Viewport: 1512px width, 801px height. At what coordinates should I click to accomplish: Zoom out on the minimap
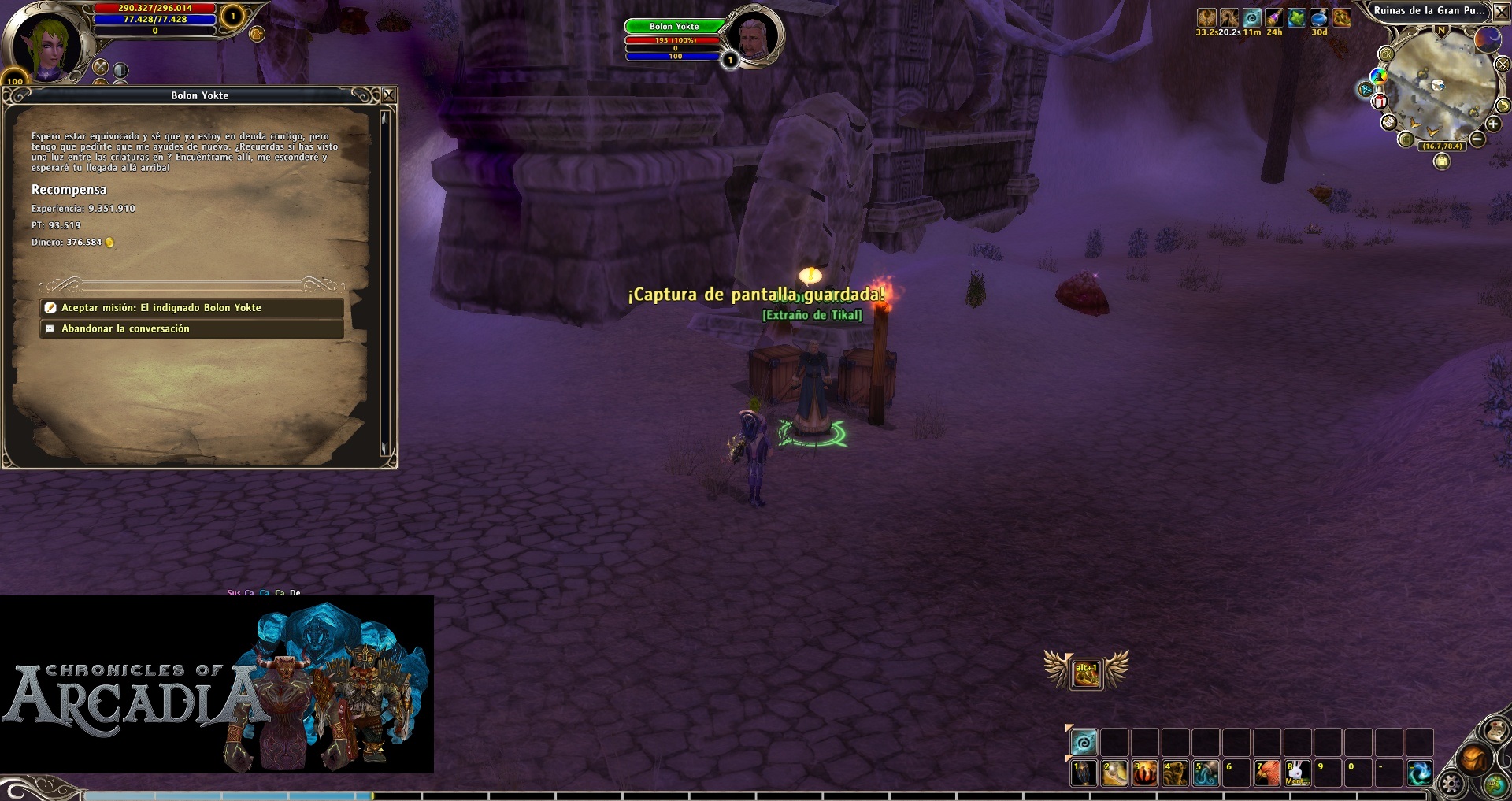[1477, 139]
